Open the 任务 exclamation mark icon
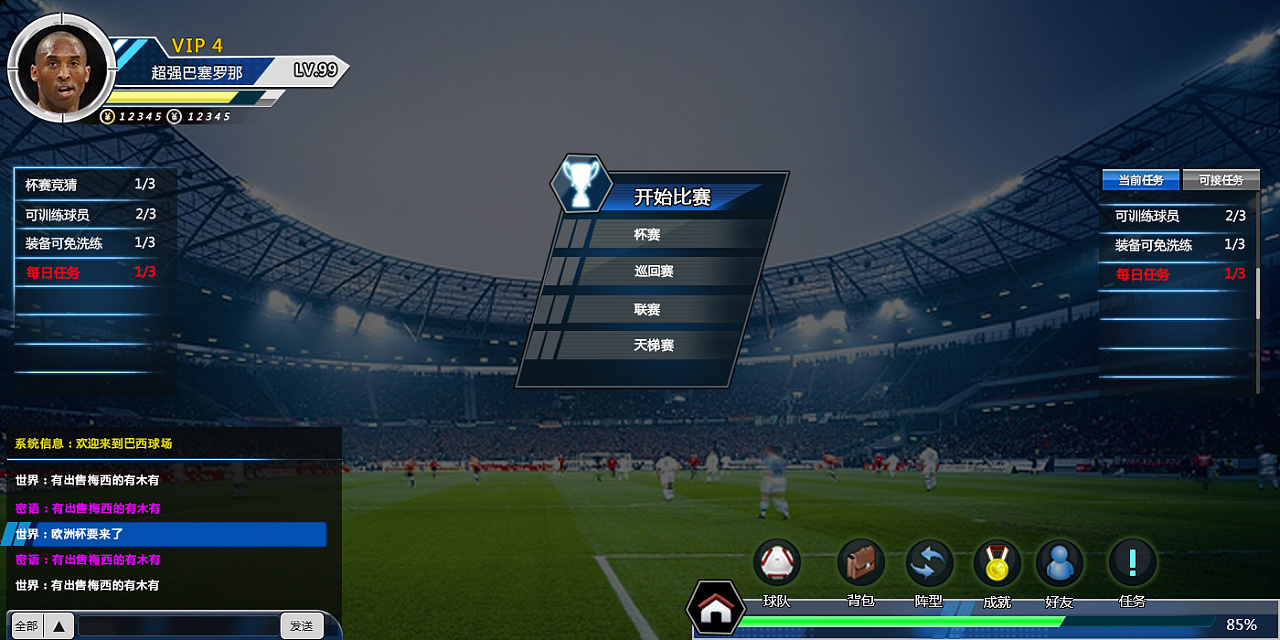The width and height of the screenshot is (1280, 640). 1132,563
